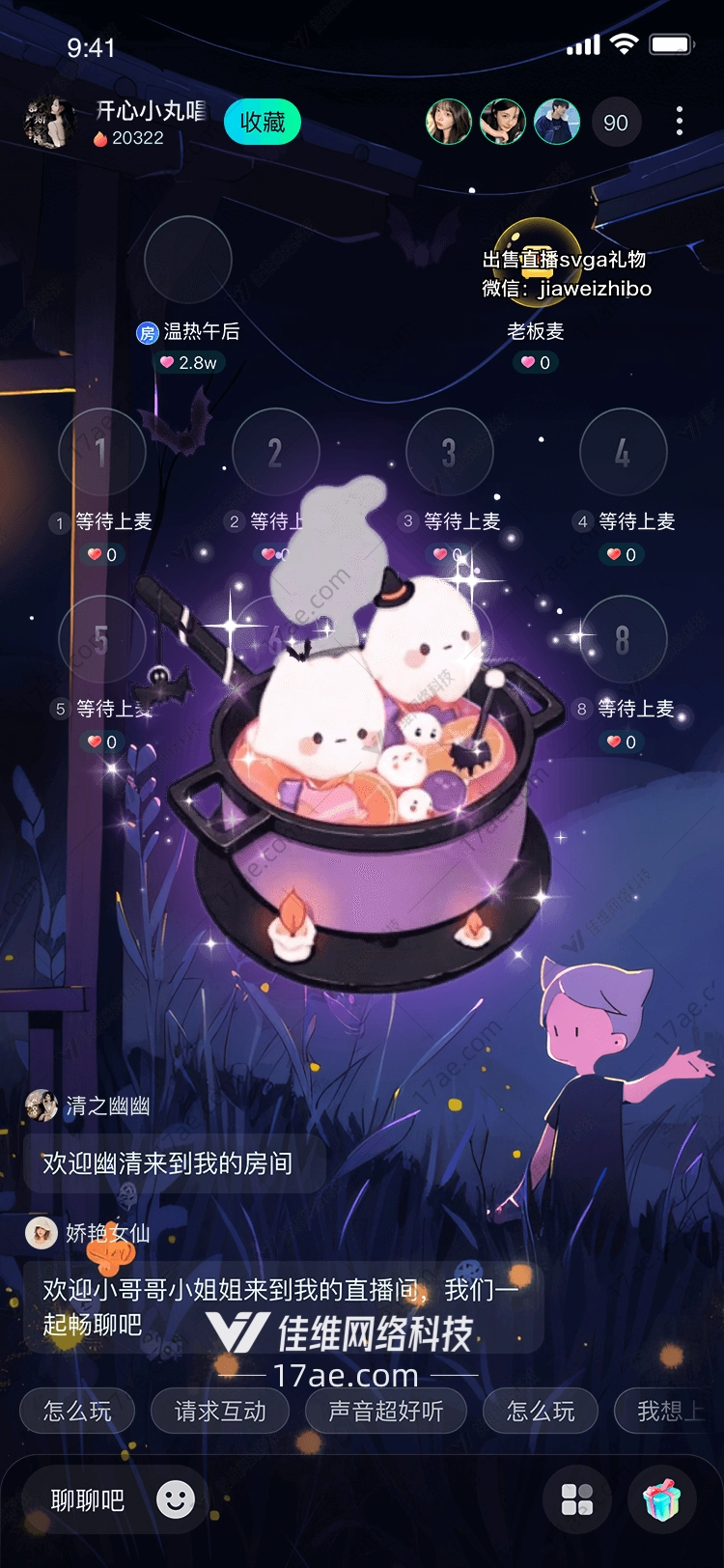View 娇艳女仙's chat avatar
Image resolution: width=724 pixels, height=1568 pixels.
[42, 1233]
